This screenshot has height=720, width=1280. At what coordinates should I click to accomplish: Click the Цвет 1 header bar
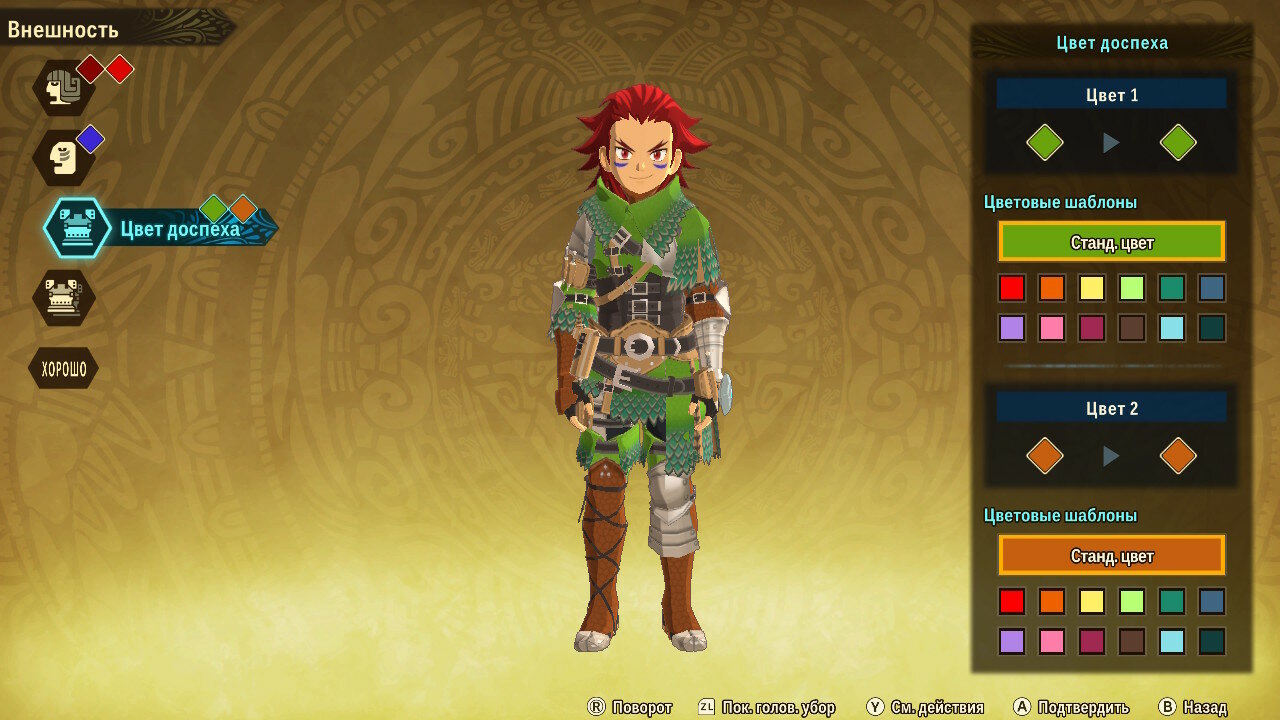[x=1111, y=95]
